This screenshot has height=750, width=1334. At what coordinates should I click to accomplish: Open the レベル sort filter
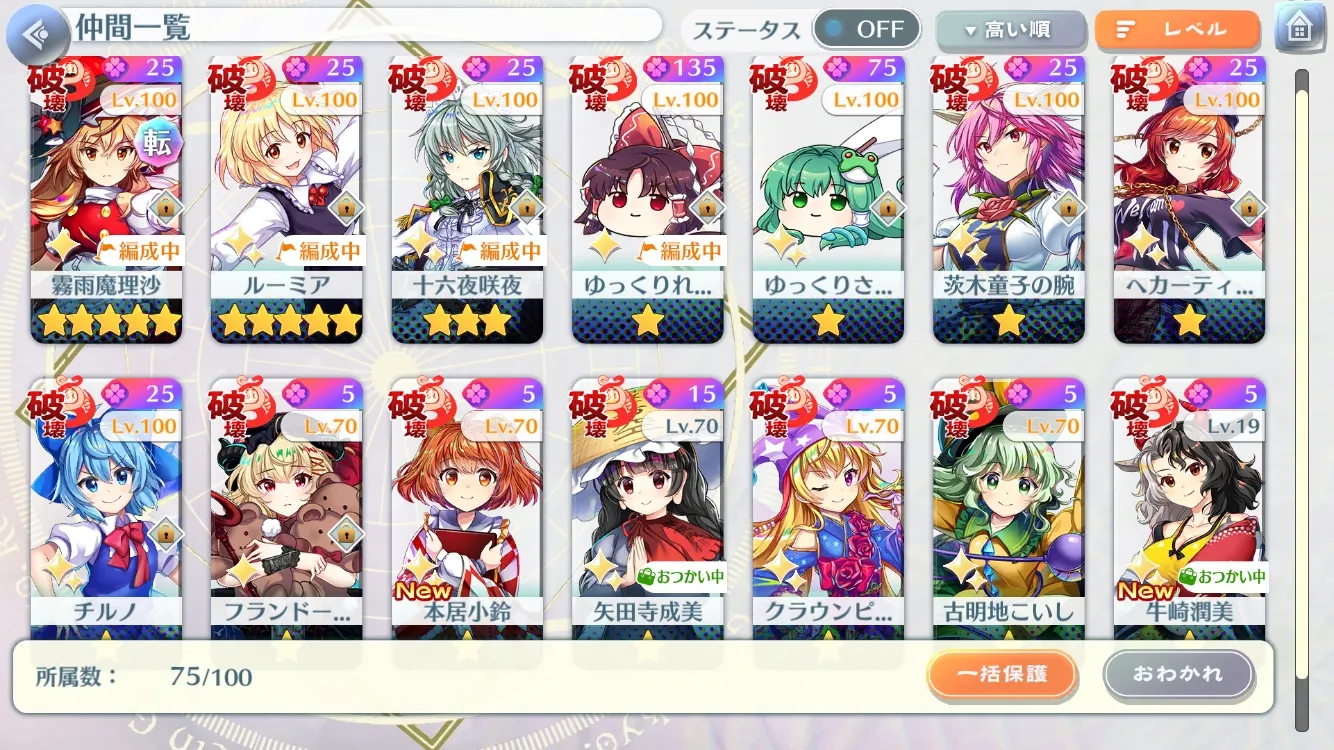coord(1176,30)
